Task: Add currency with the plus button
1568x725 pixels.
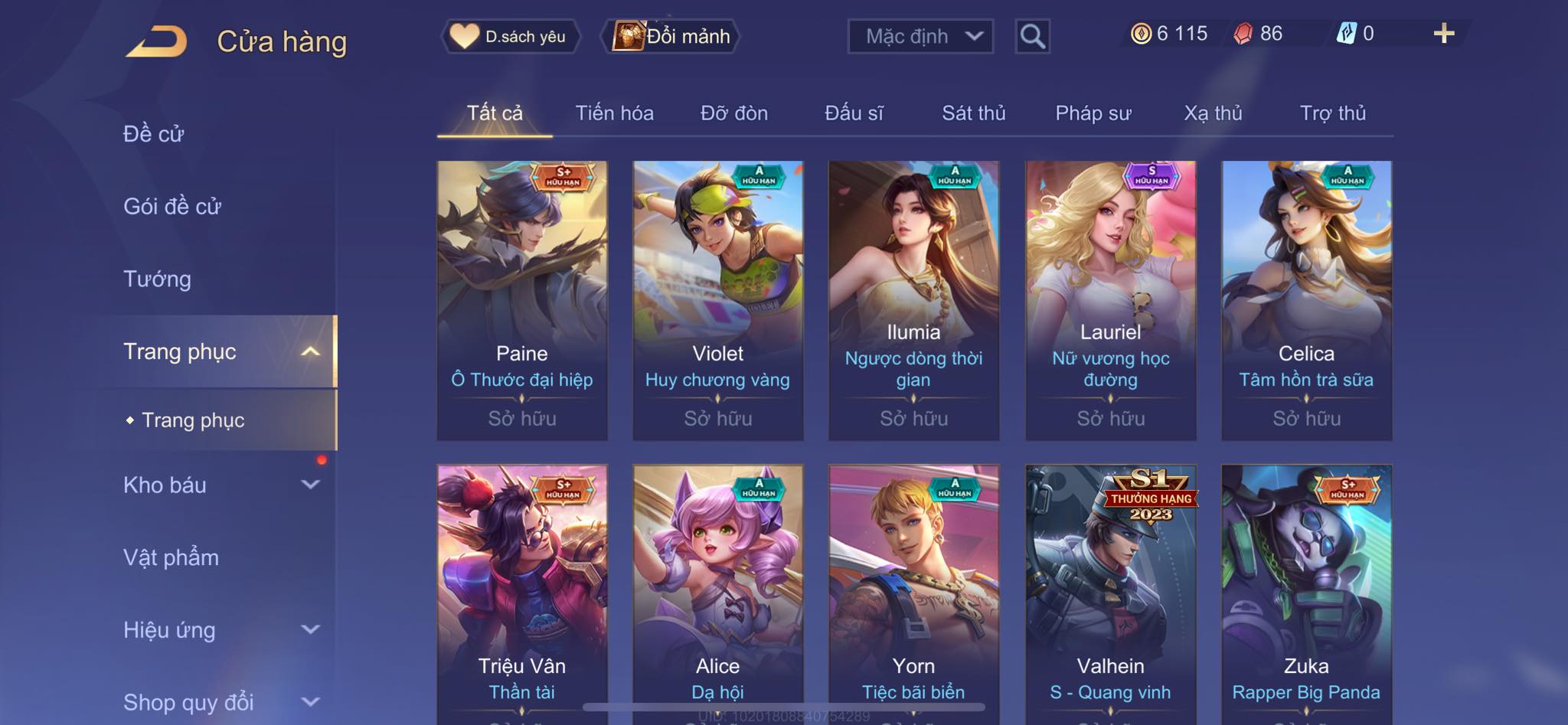Action: click(1443, 34)
